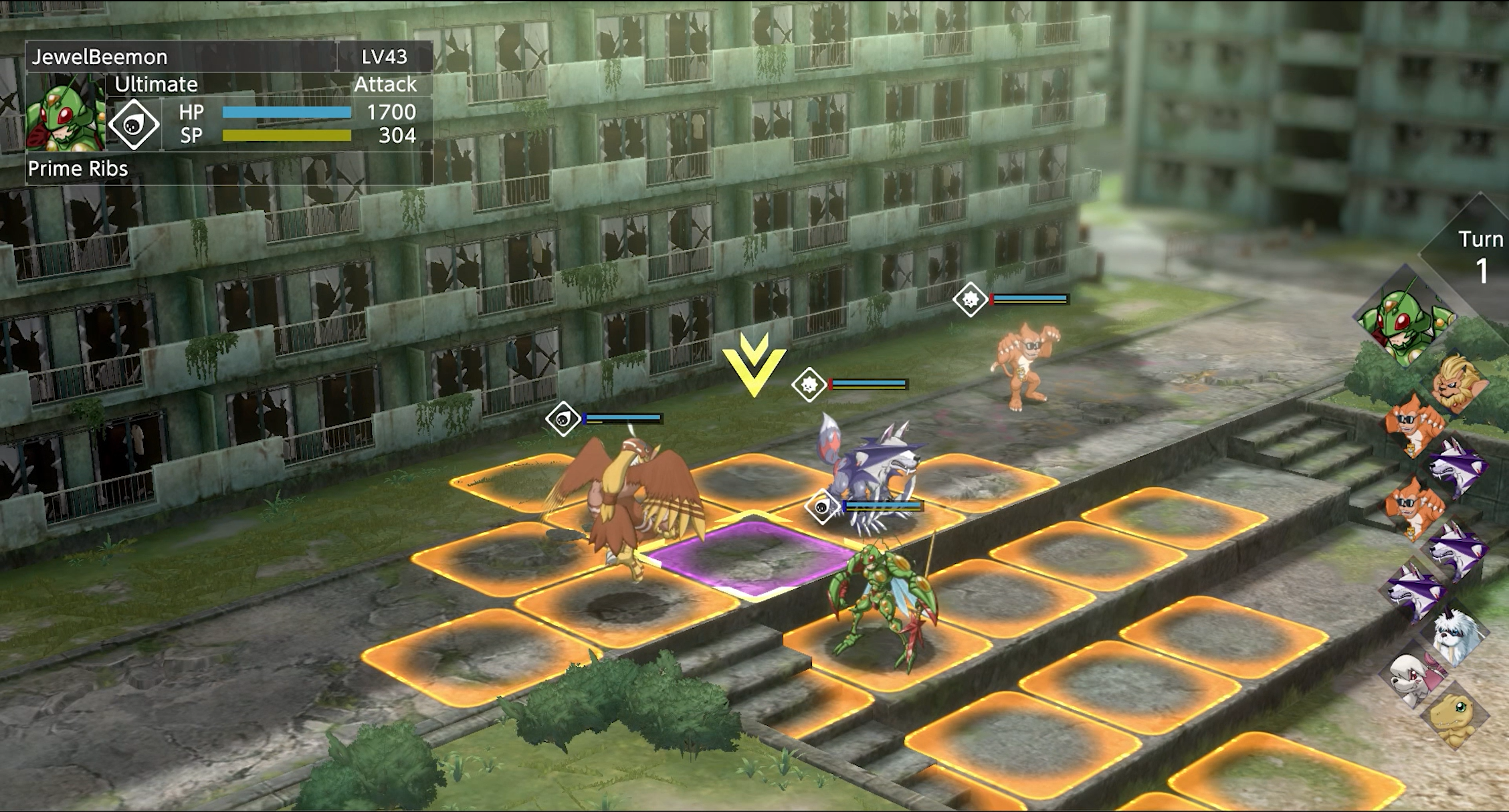Click the attribute emblem beside the HP bar
1509x812 pixels.
pos(134,124)
